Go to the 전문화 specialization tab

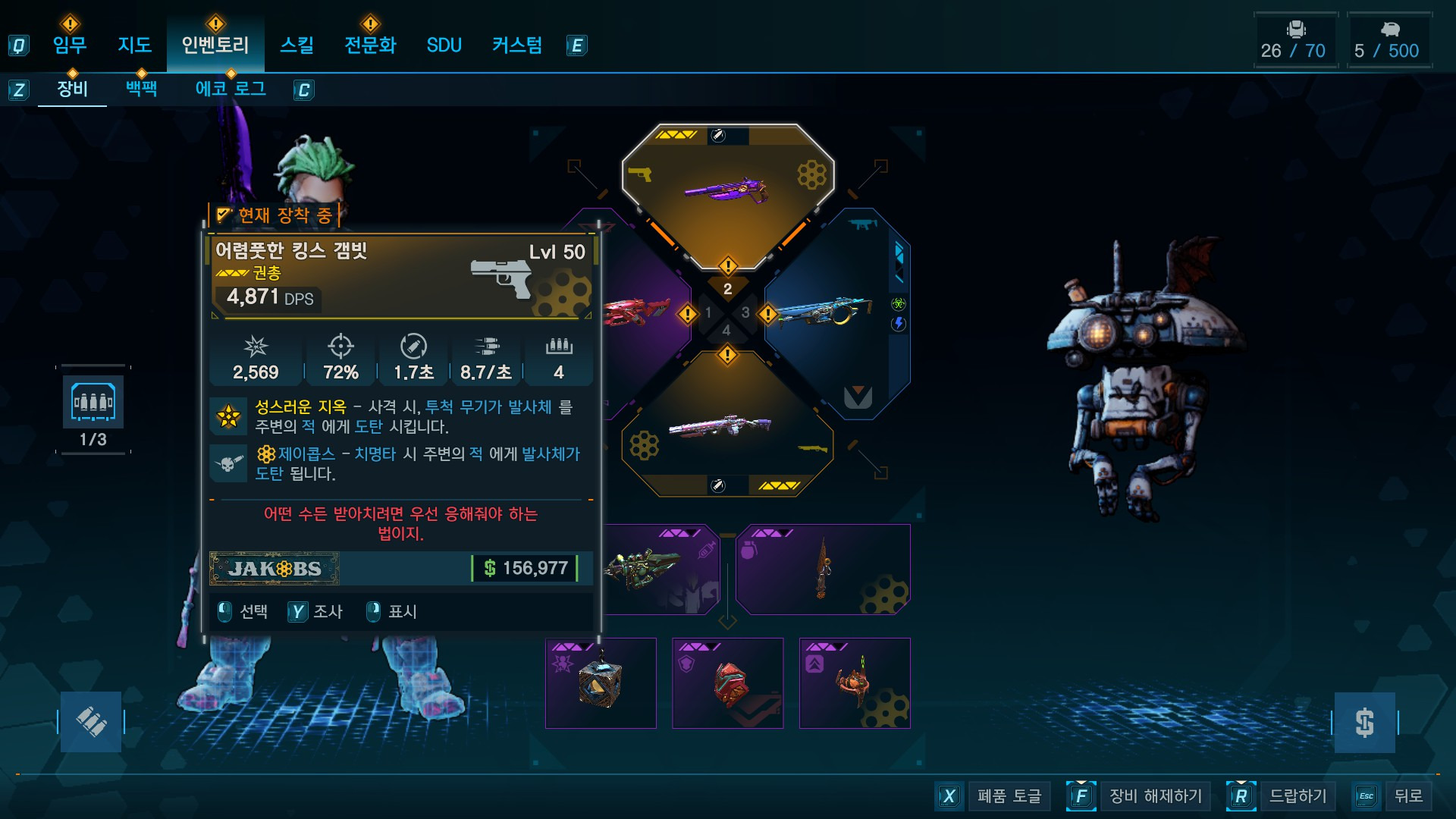(x=370, y=45)
